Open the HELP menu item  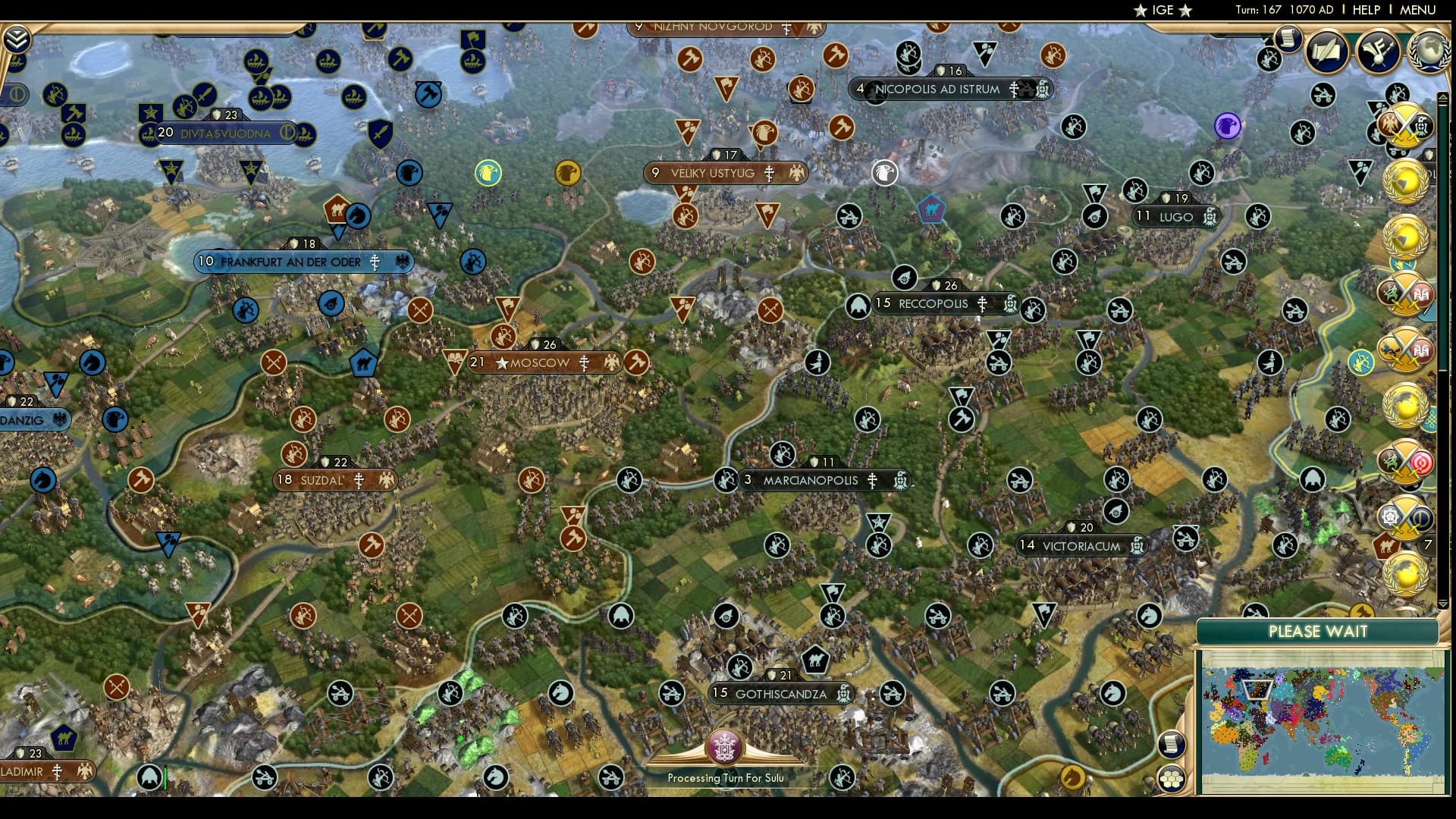[1365, 10]
